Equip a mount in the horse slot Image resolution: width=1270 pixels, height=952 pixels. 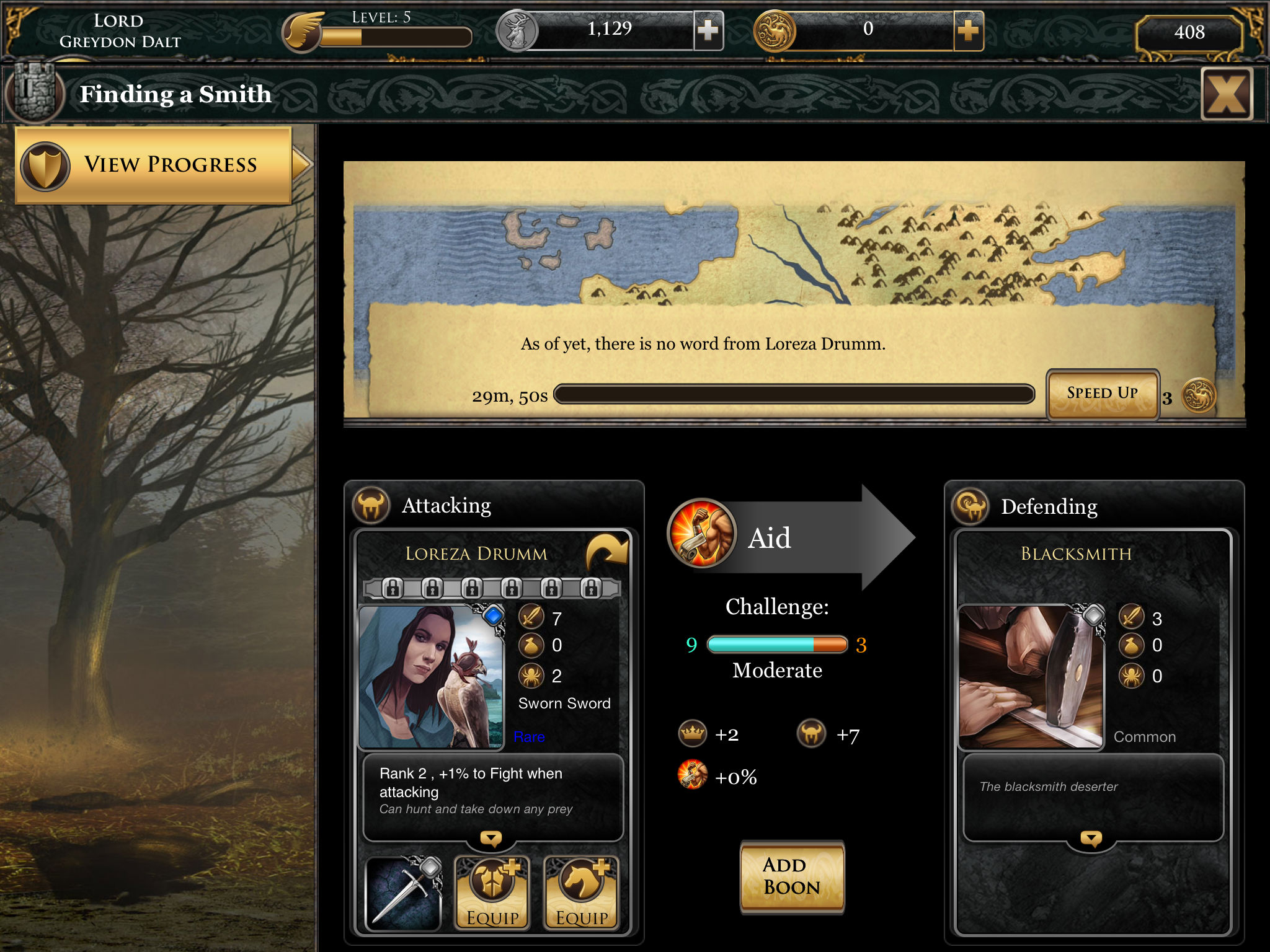(581, 893)
